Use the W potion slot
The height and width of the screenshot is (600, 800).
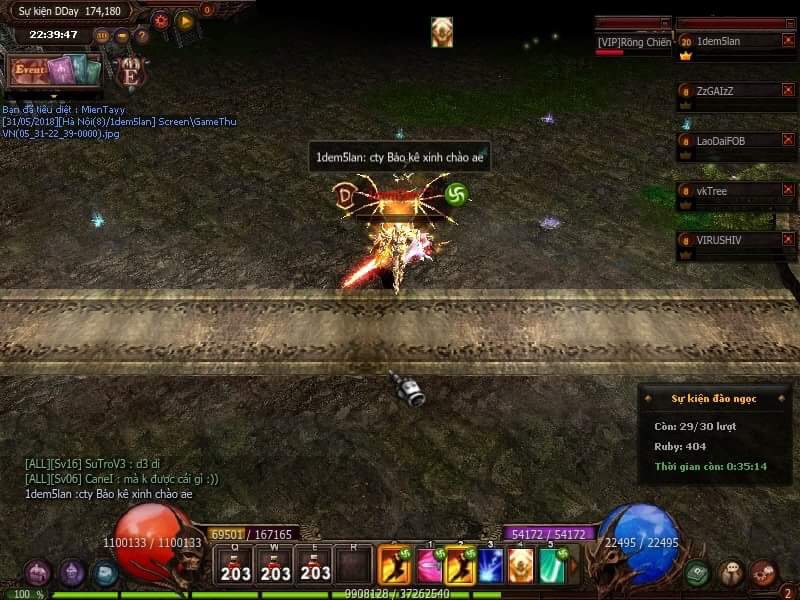(275, 566)
